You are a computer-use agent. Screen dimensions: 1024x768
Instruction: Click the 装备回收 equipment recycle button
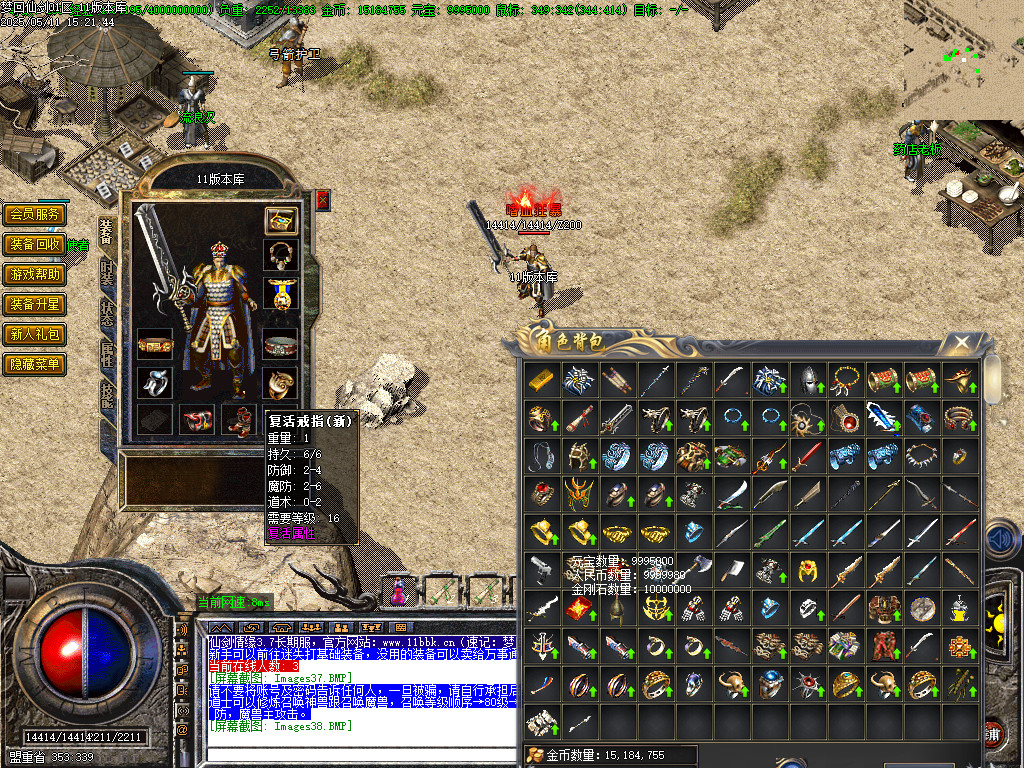coord(35,244)
